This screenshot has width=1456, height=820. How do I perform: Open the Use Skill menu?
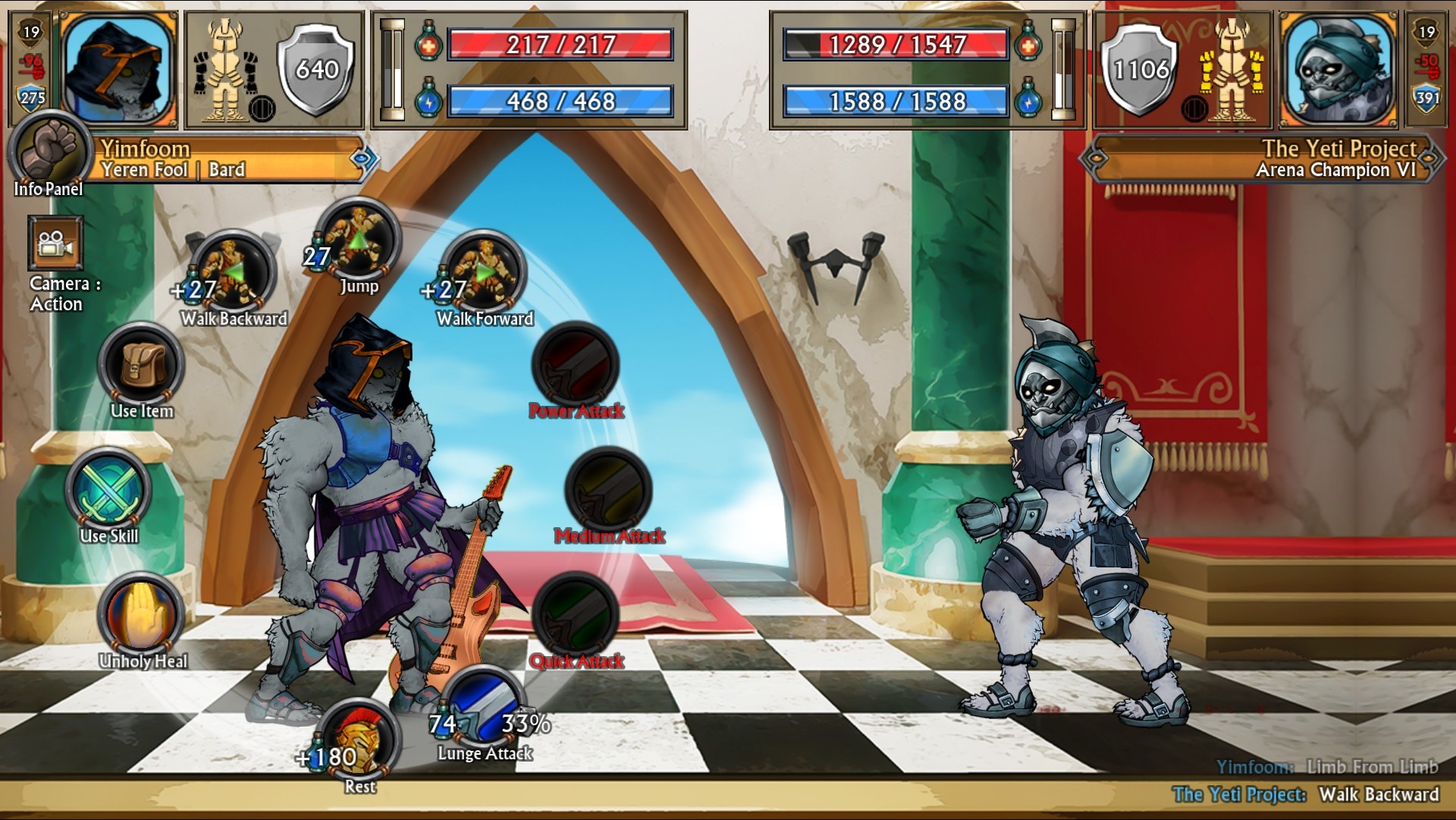click(x=109, y=491)
